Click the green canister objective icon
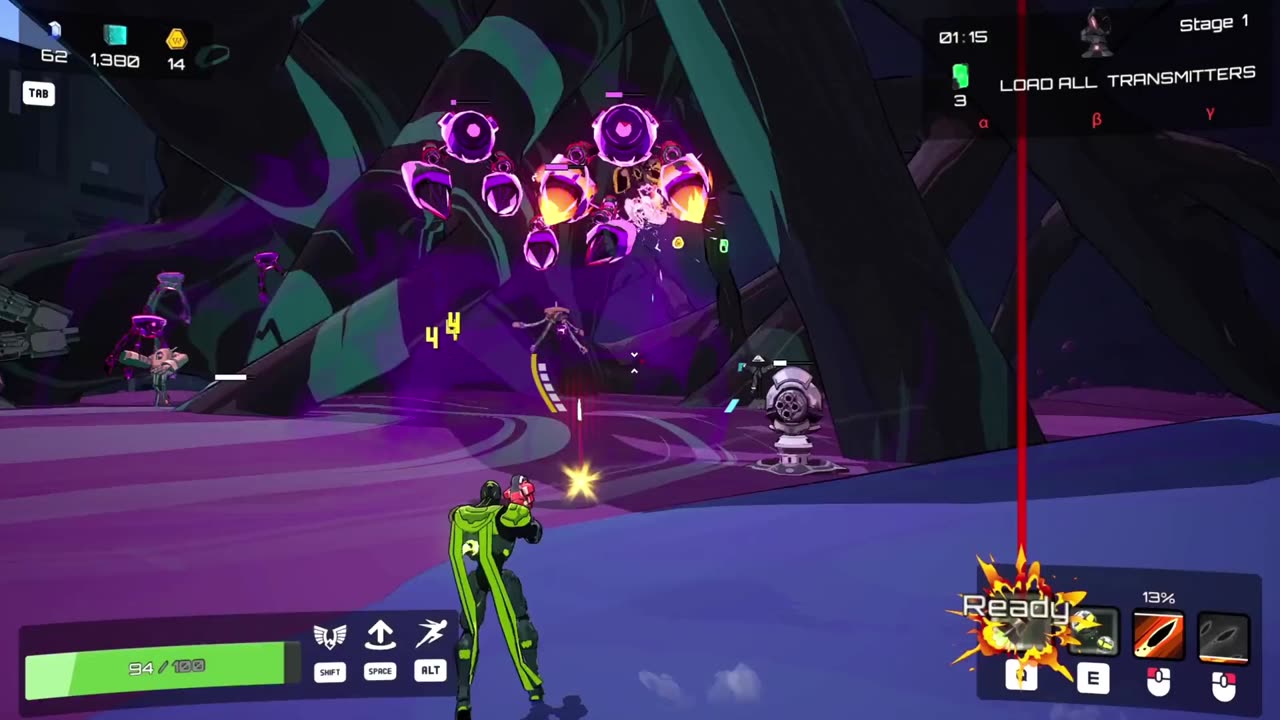Viewport: 1280px width, 720px height. [960, 76]
